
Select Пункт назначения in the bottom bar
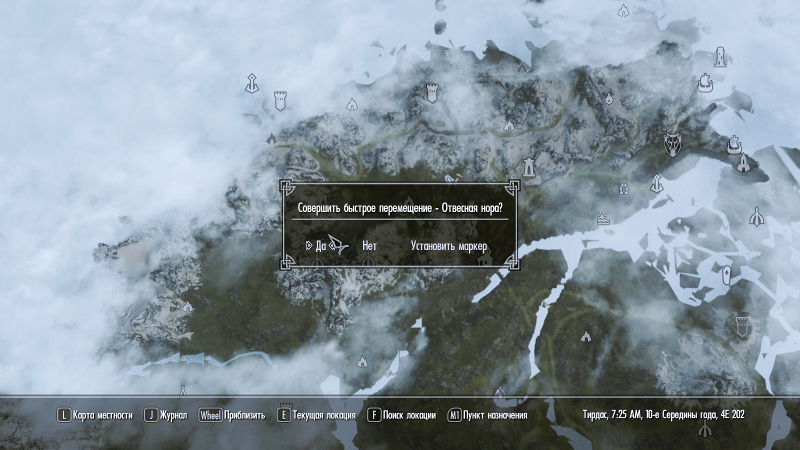click(x=494, y=415)
